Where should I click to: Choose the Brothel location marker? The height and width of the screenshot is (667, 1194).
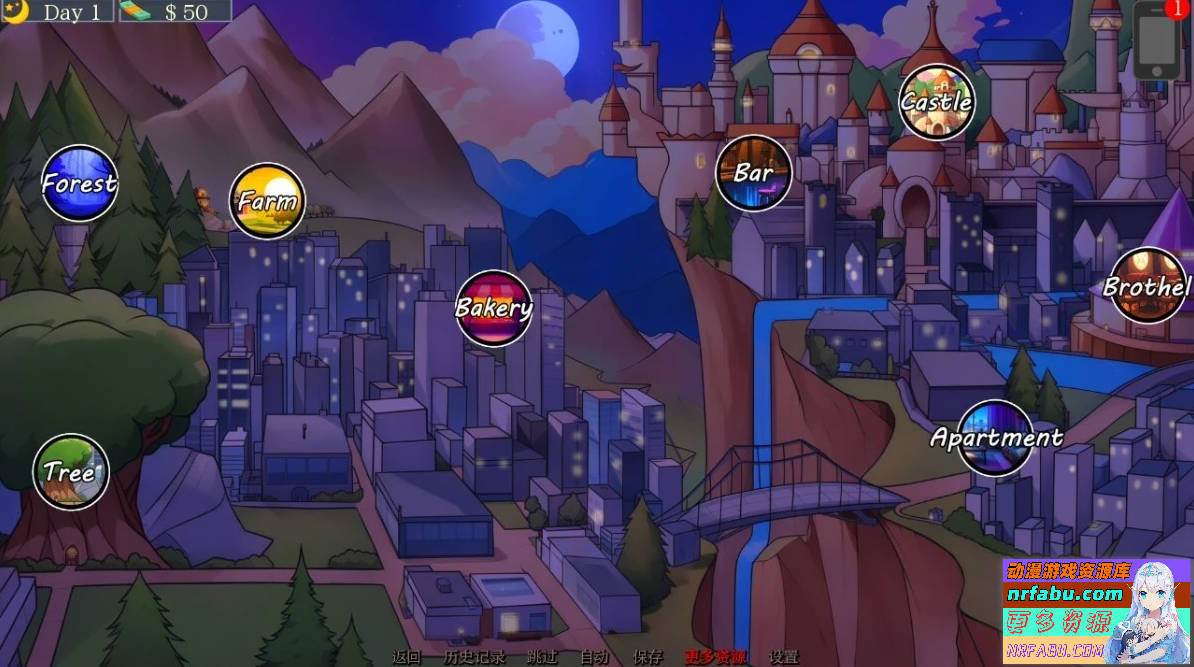coord(1146,286)
